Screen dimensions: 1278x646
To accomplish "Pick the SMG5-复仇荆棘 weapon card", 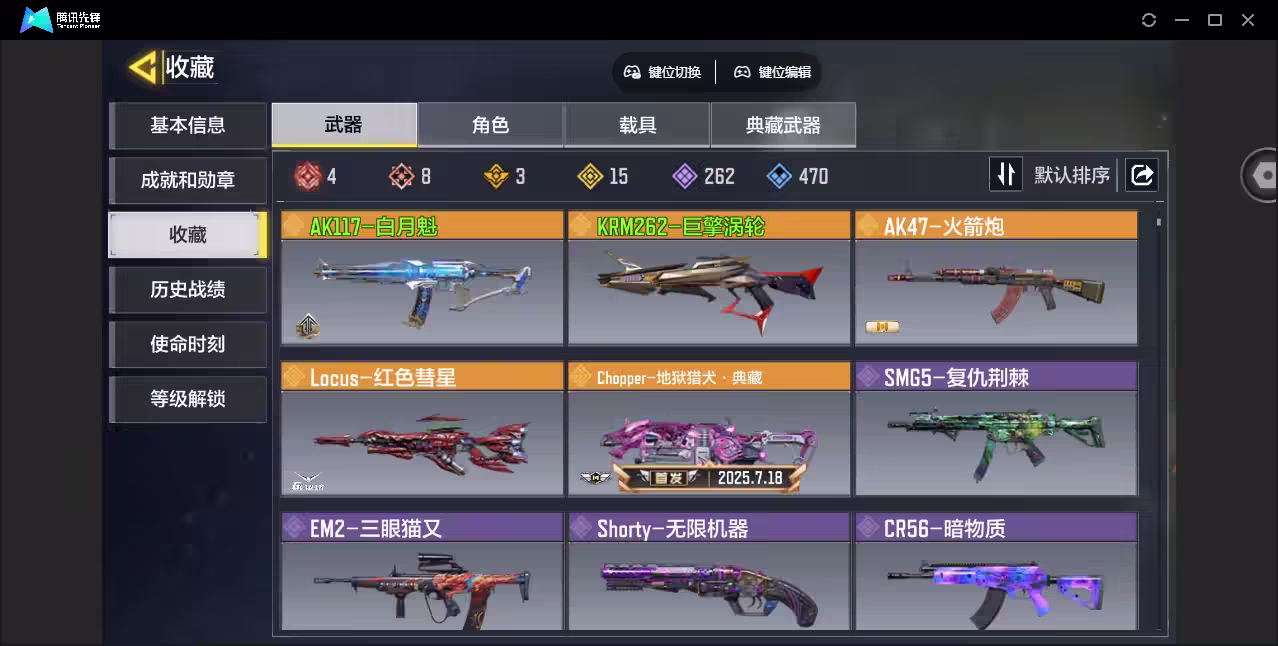I will click(x=995, y=430).
